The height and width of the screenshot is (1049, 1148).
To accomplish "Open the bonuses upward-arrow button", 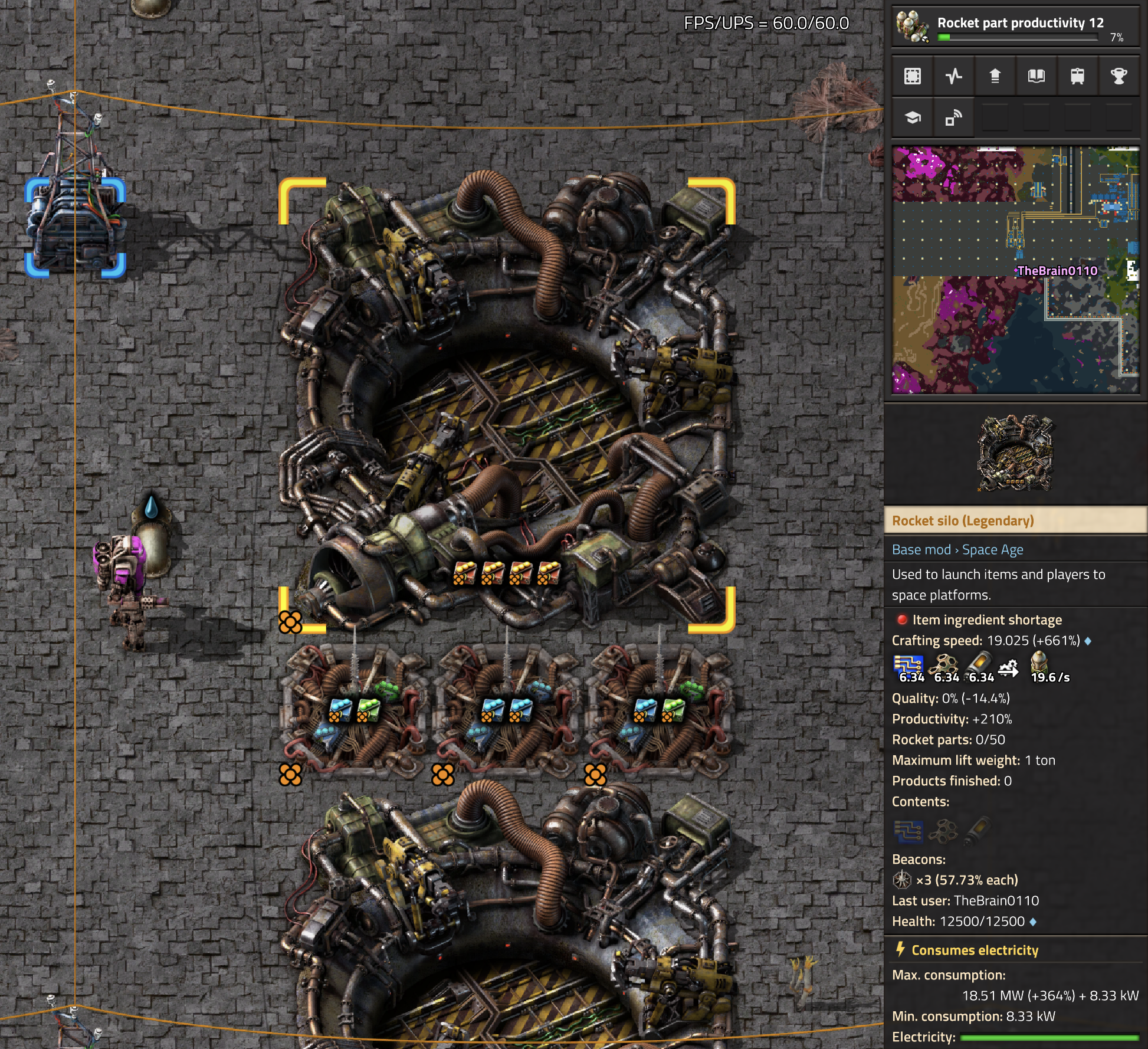I will 995,76.
